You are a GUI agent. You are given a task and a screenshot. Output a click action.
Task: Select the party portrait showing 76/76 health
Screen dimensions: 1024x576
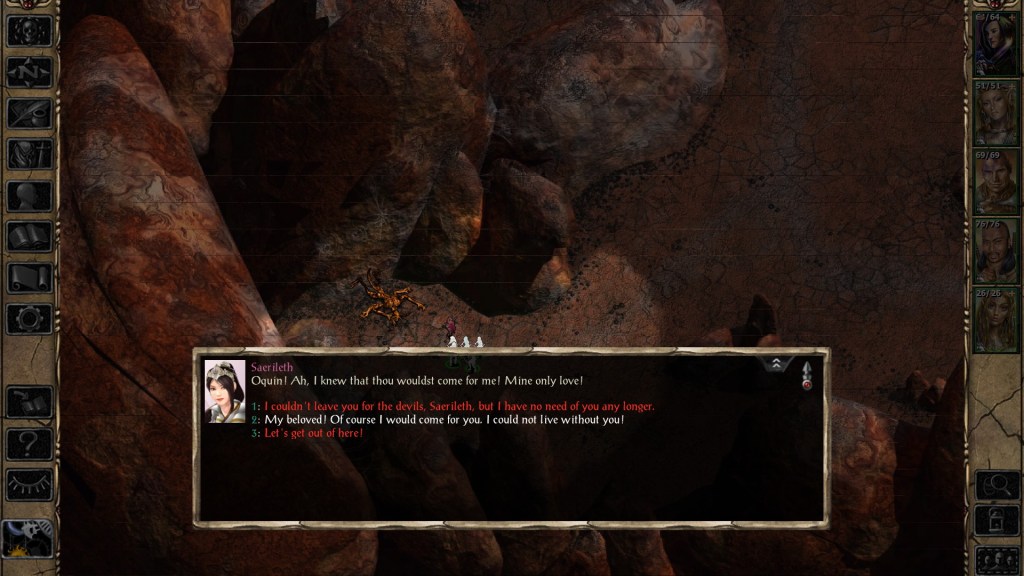[x=995, y=251]
